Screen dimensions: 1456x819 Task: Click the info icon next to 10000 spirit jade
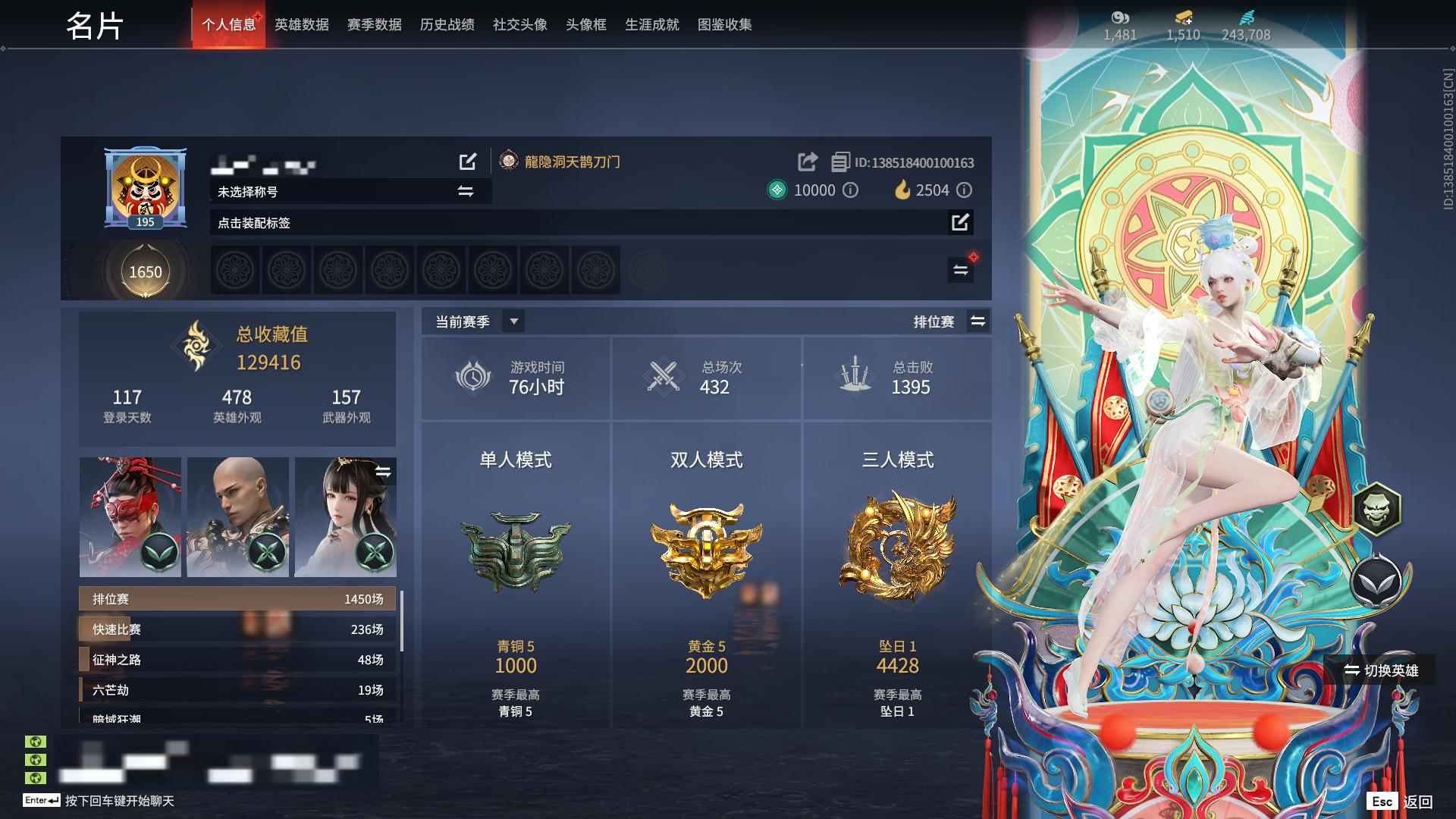coord(850,190)
